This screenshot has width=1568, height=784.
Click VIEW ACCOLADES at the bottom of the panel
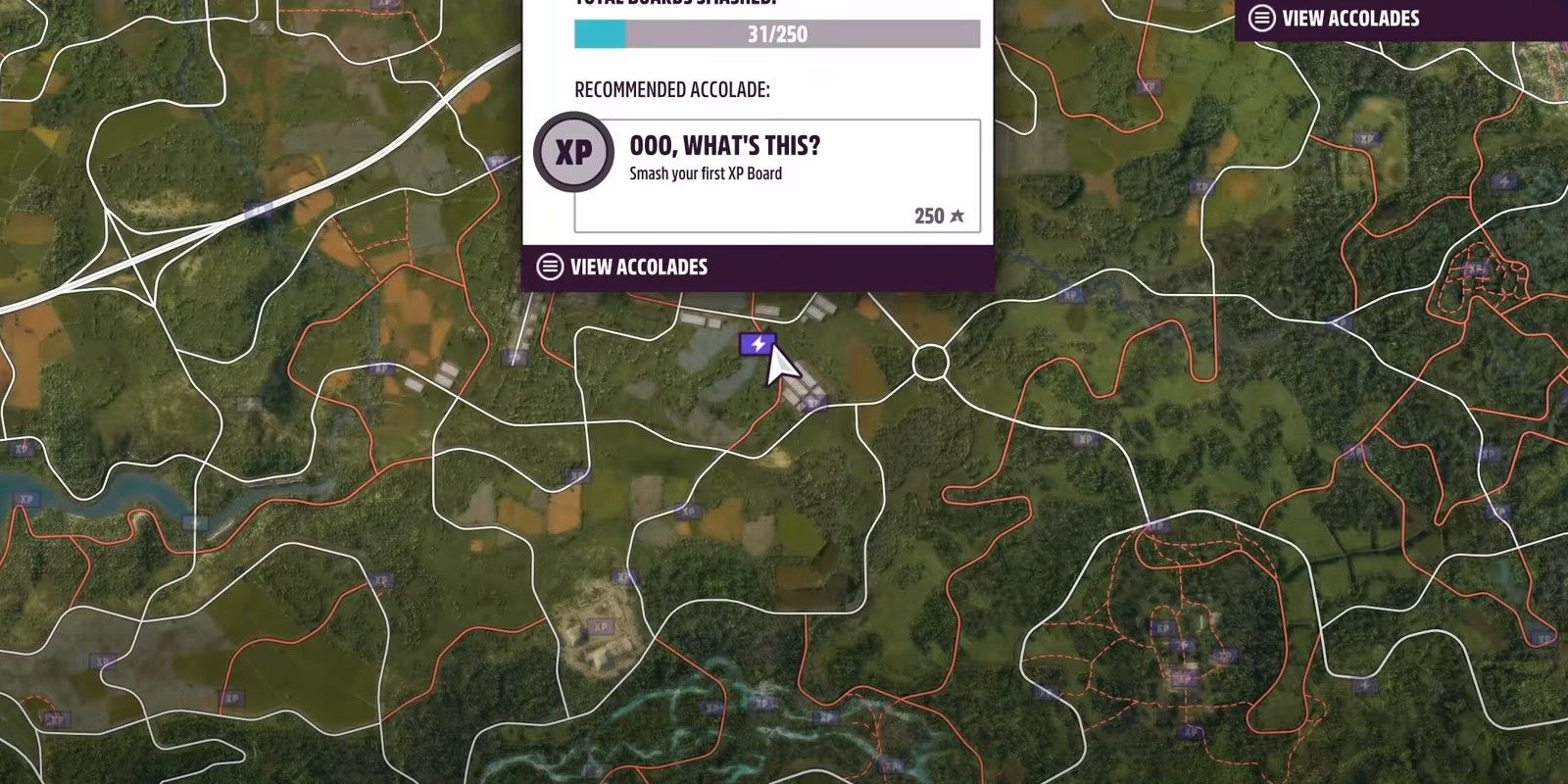[x=637, y=266]
